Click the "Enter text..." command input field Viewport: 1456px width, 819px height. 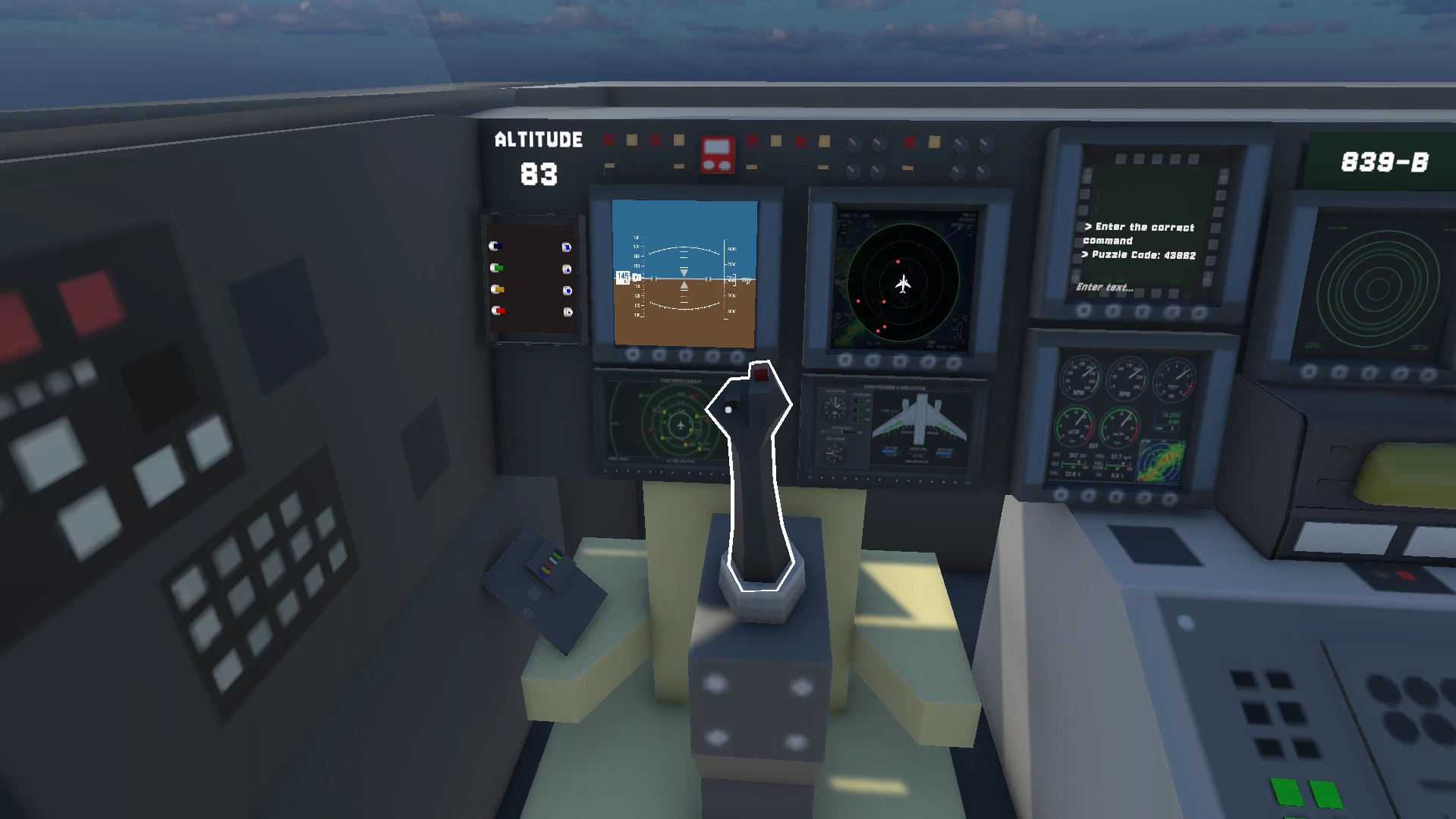(x=1105, y=287)
